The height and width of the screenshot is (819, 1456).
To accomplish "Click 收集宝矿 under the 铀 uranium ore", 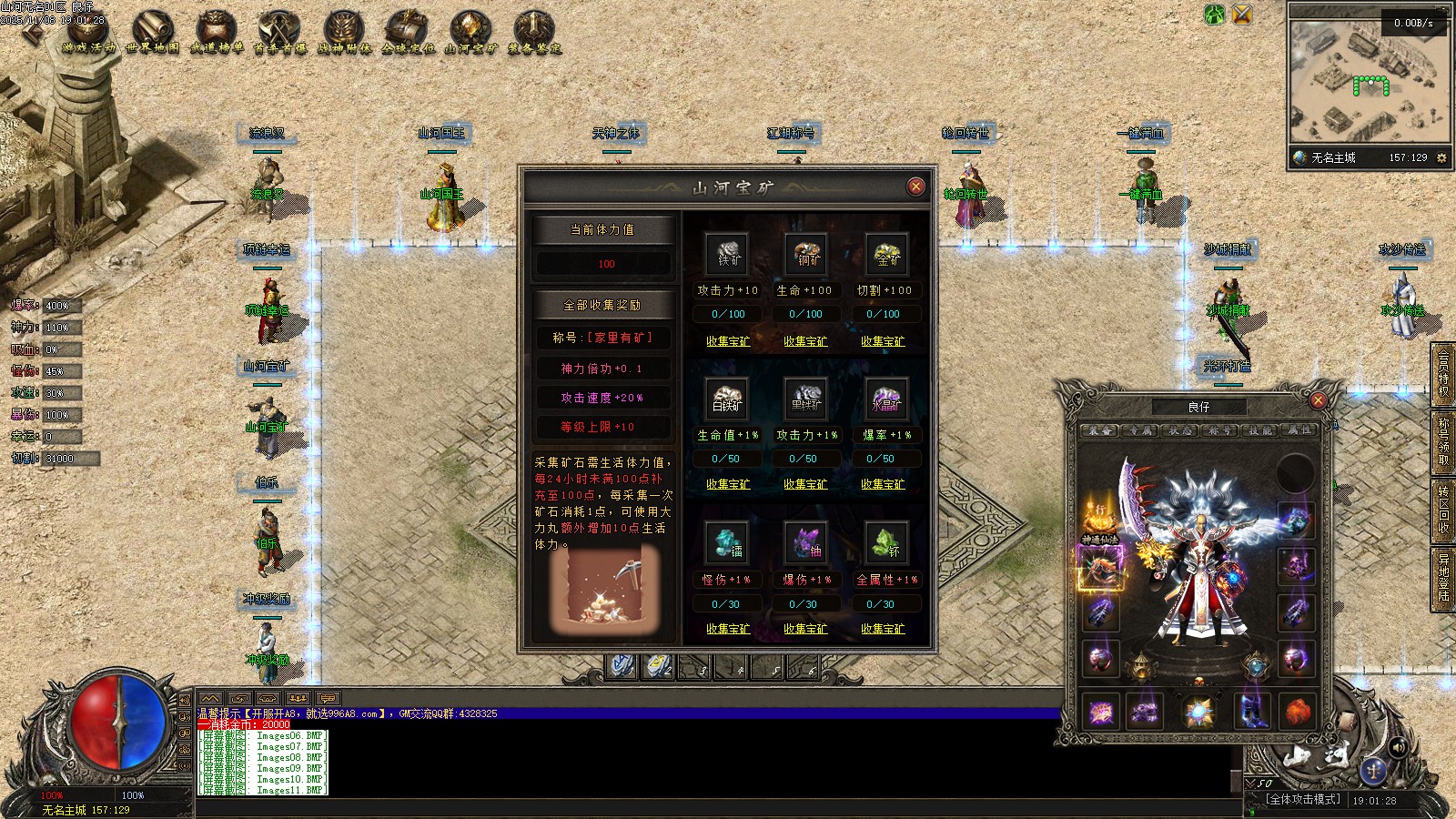I will pyautogui.click(x=805, y=629).
